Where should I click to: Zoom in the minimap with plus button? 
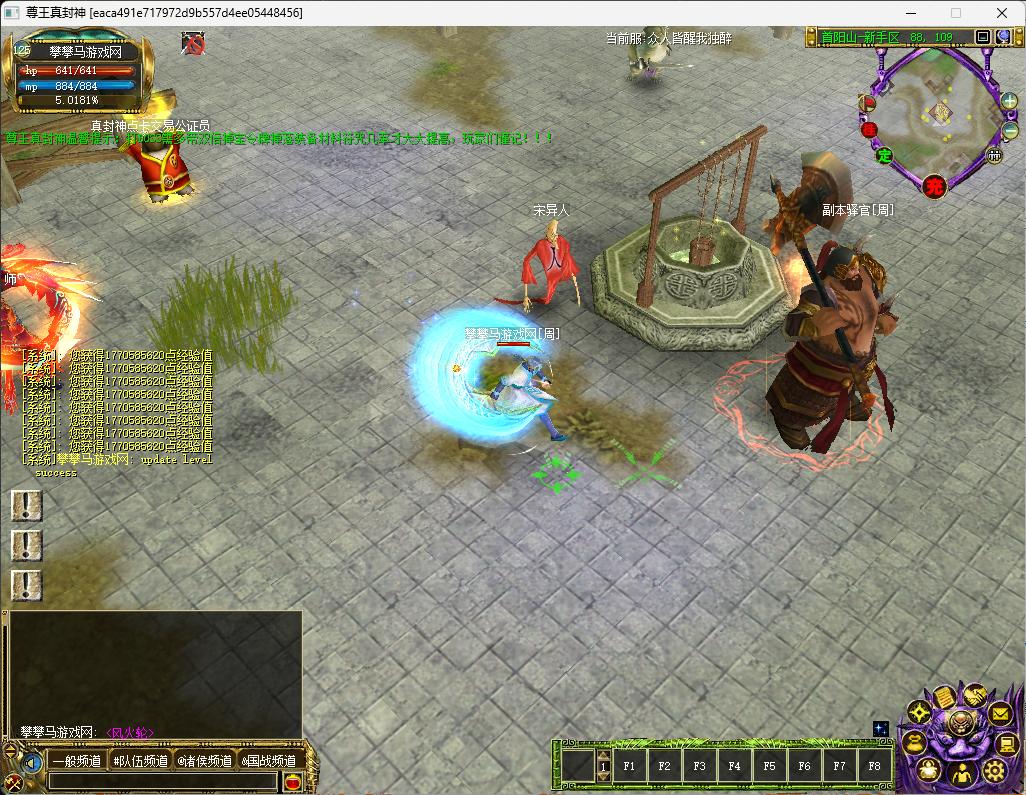[x=1009, y=100]
